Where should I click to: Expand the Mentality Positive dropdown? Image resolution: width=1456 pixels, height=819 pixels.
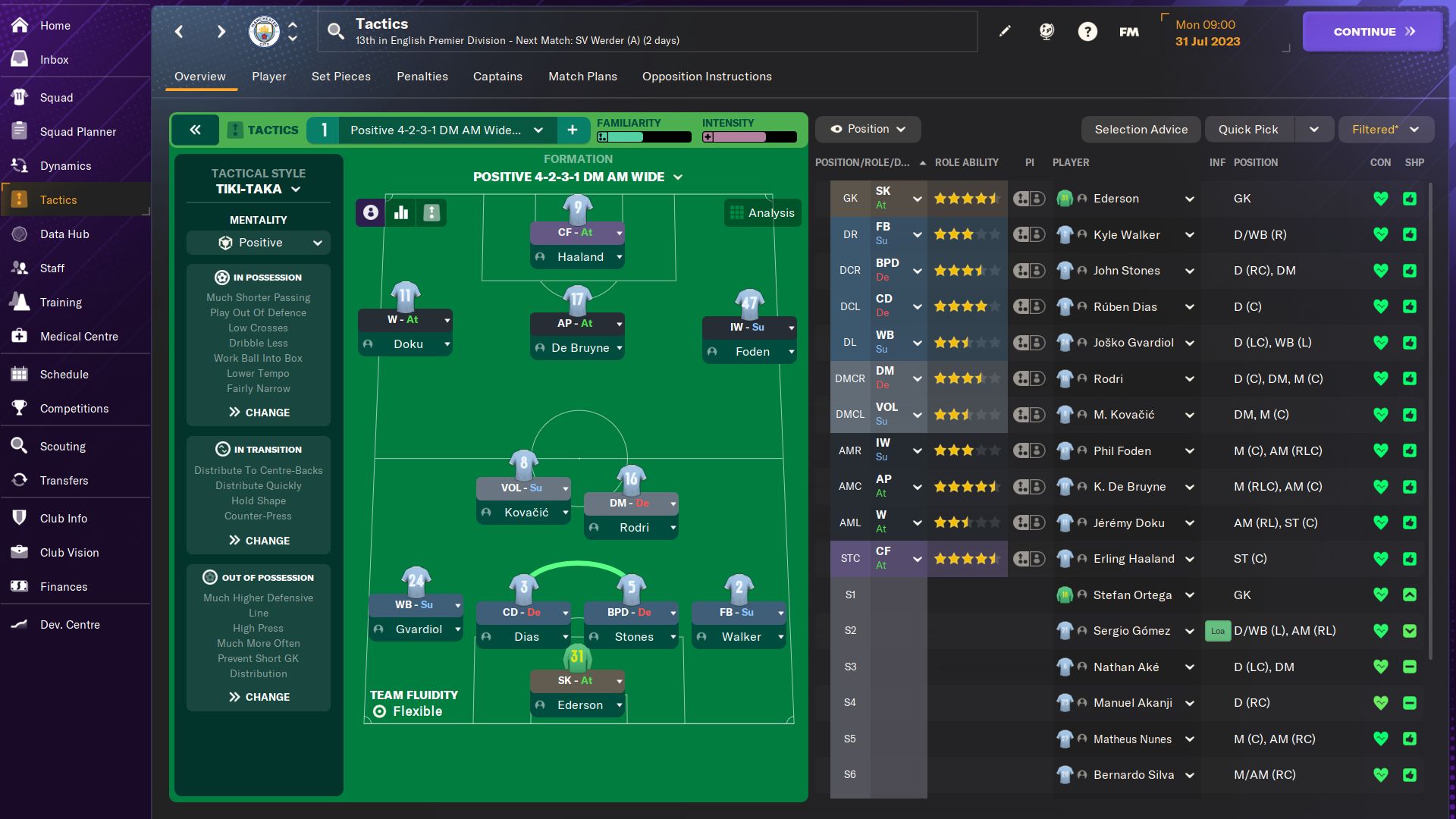coord(259,243)
